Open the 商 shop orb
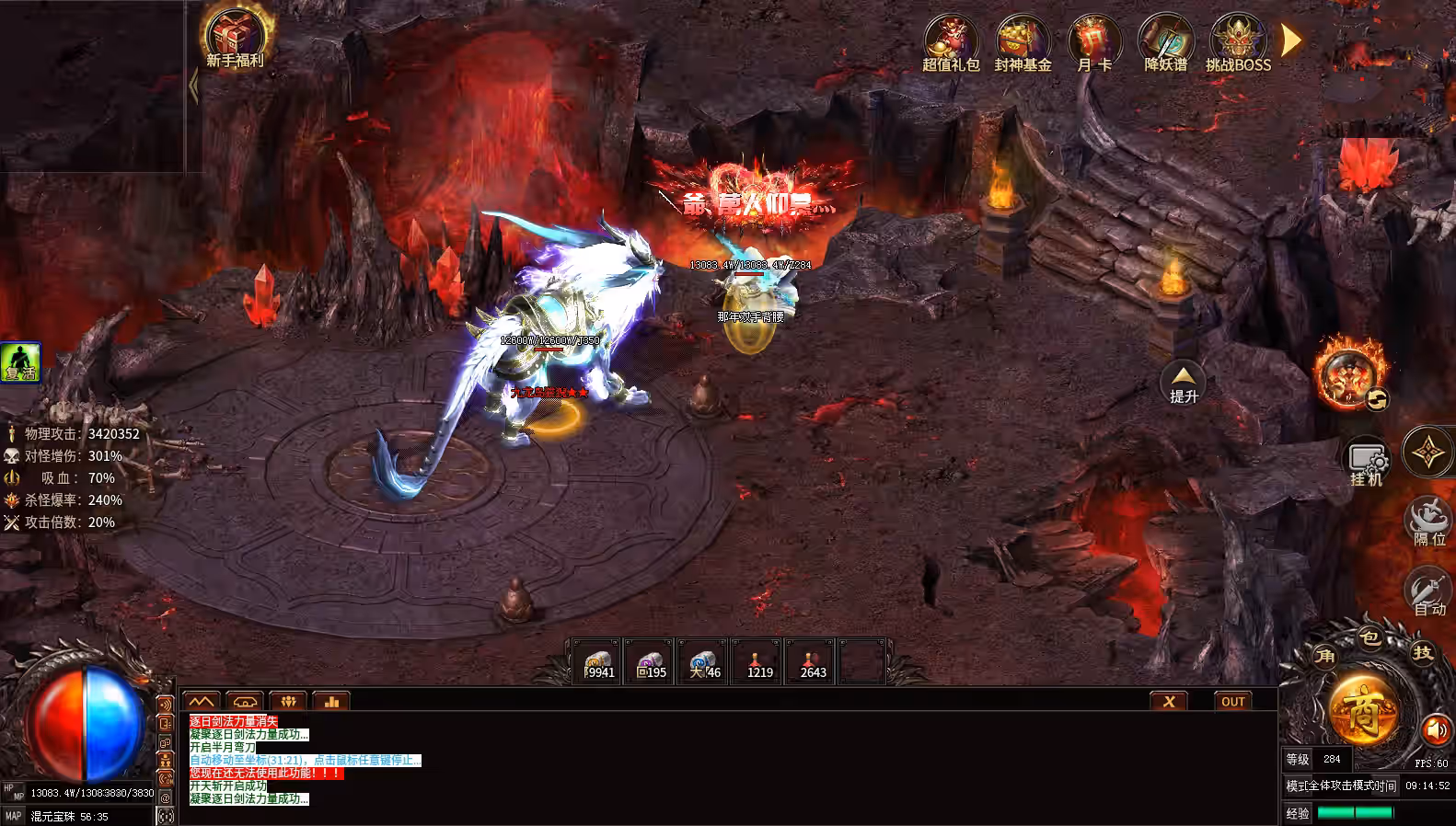The width and height of the screenshot is (1456, 826). (x=1362, y=711)
